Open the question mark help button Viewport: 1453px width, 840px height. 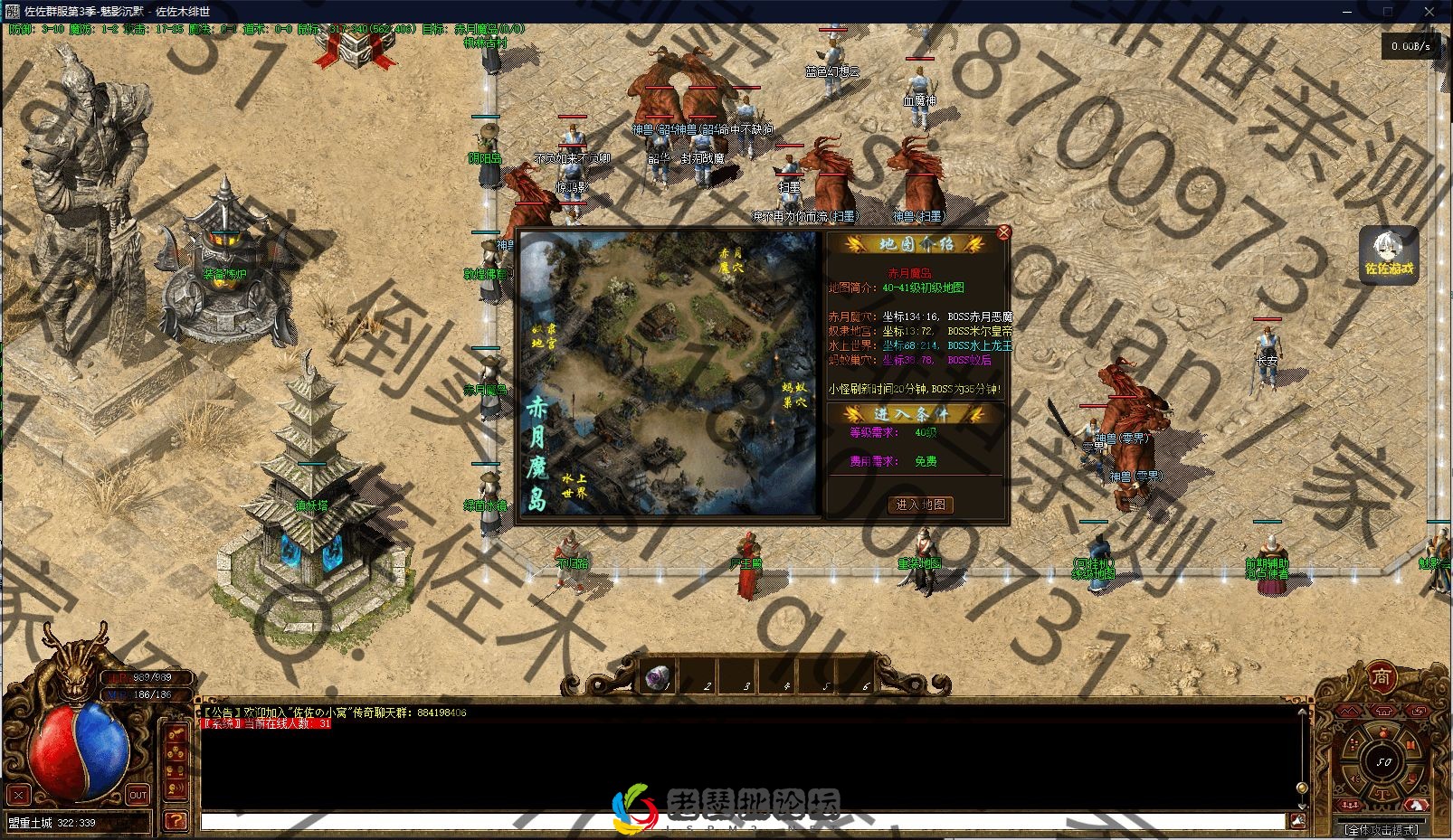pos(176,820)
